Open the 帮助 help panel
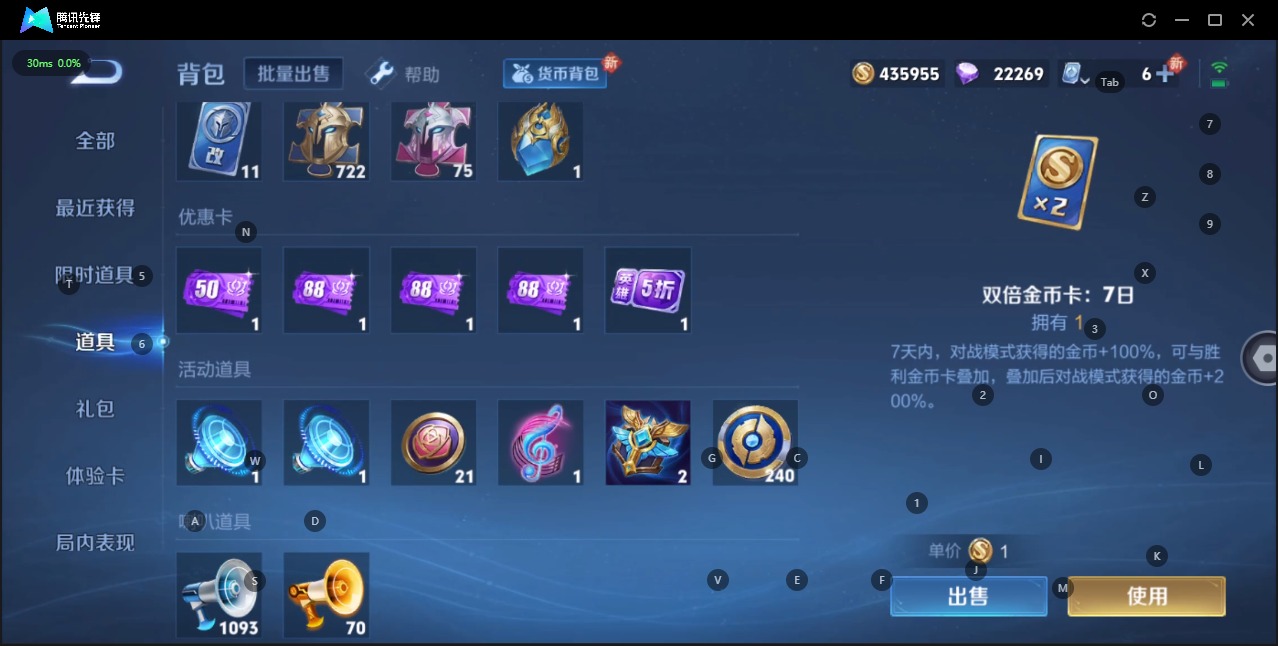The width and height of the screenshot is (1278, 646). [x=406, y=74]
